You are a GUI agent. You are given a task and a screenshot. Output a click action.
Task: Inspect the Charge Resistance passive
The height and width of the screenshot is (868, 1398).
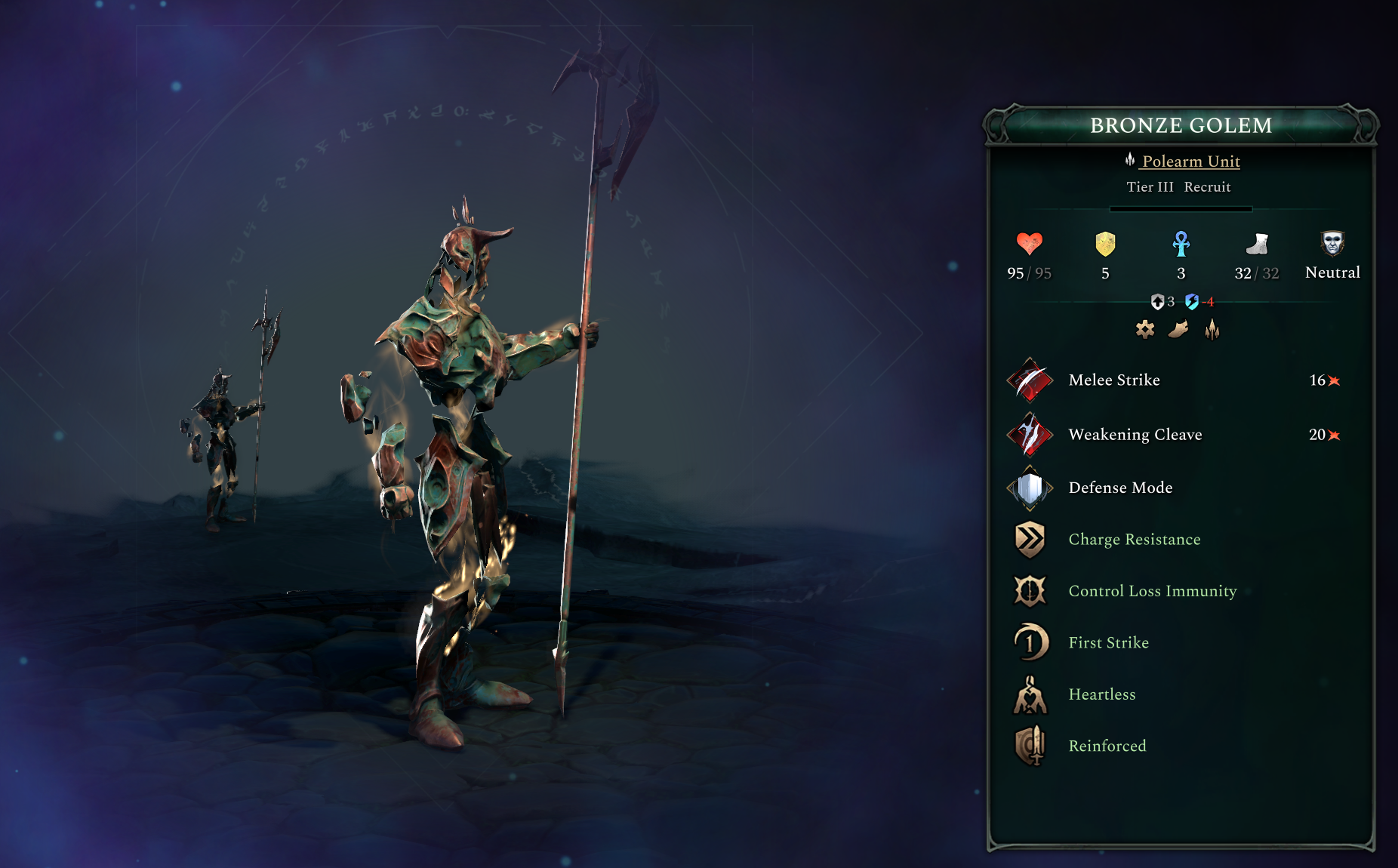coord(1134,540)
